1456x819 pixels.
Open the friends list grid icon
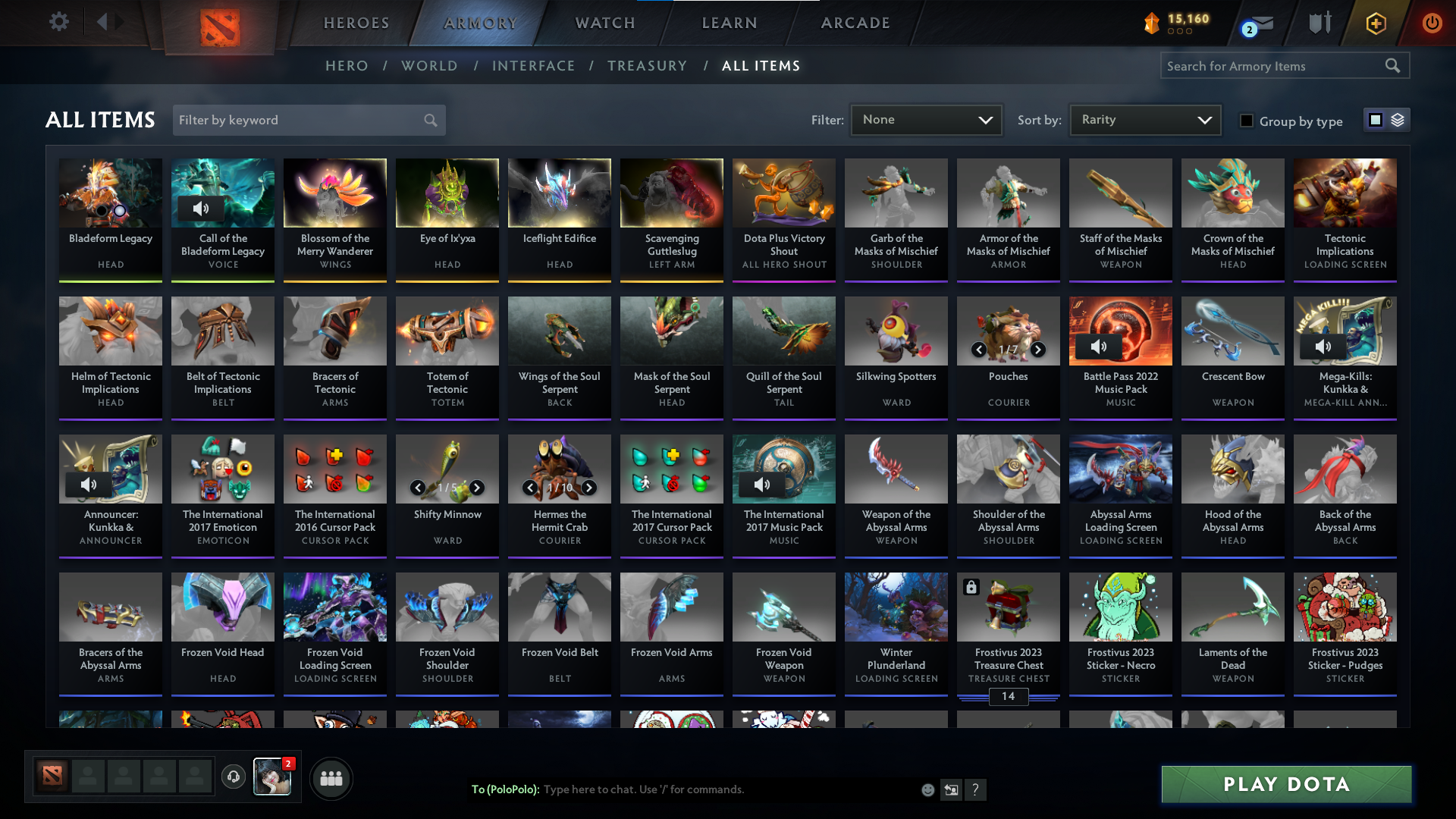coord(331,778)
